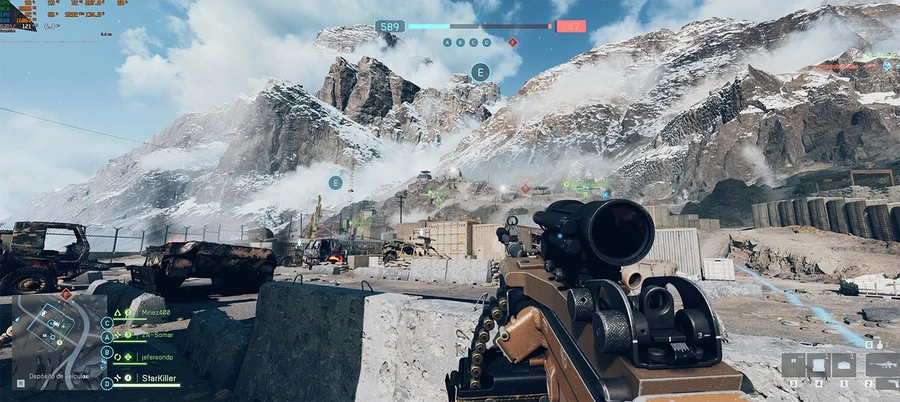Click the red diamond objective icon at top
Image resolution: width=900 pixels, height=402 pixels.
513,42
